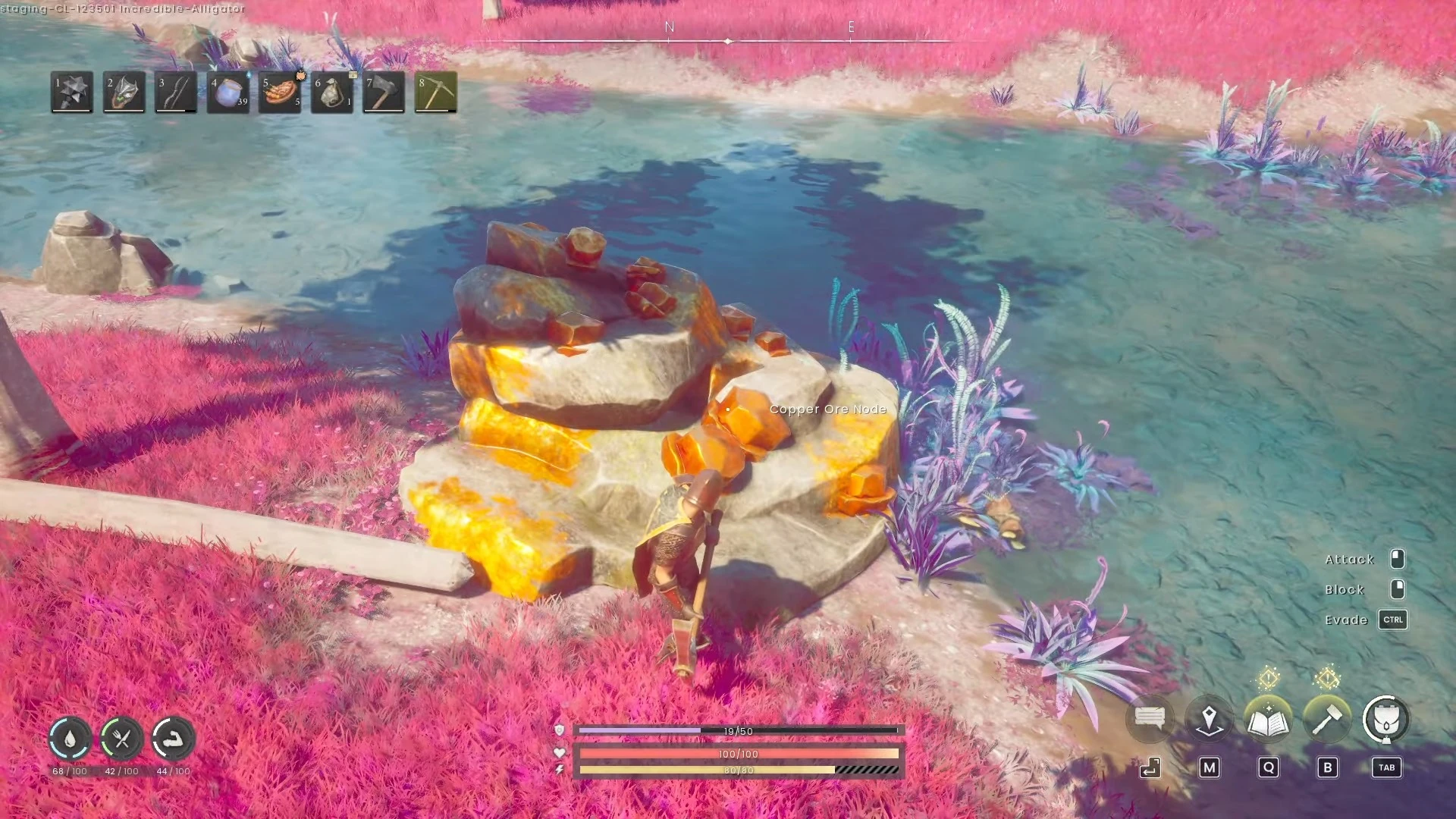This screenshot has width=1456, height=819.
Task: Click the Copper Ore Node label
Action: pyautogui.click(x=827, y=409)
